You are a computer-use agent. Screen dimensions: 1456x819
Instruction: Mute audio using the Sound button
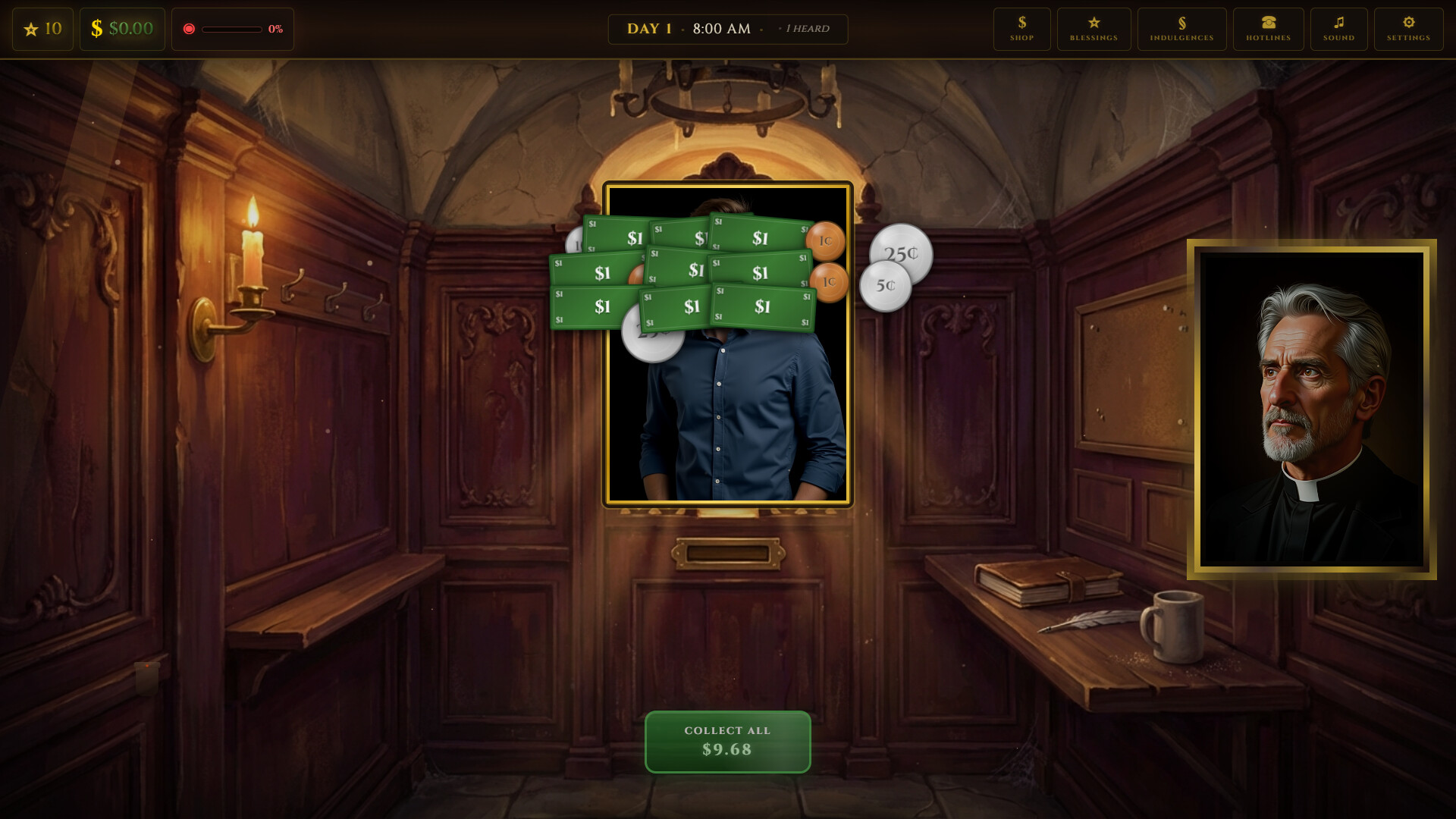(1338, 29)
